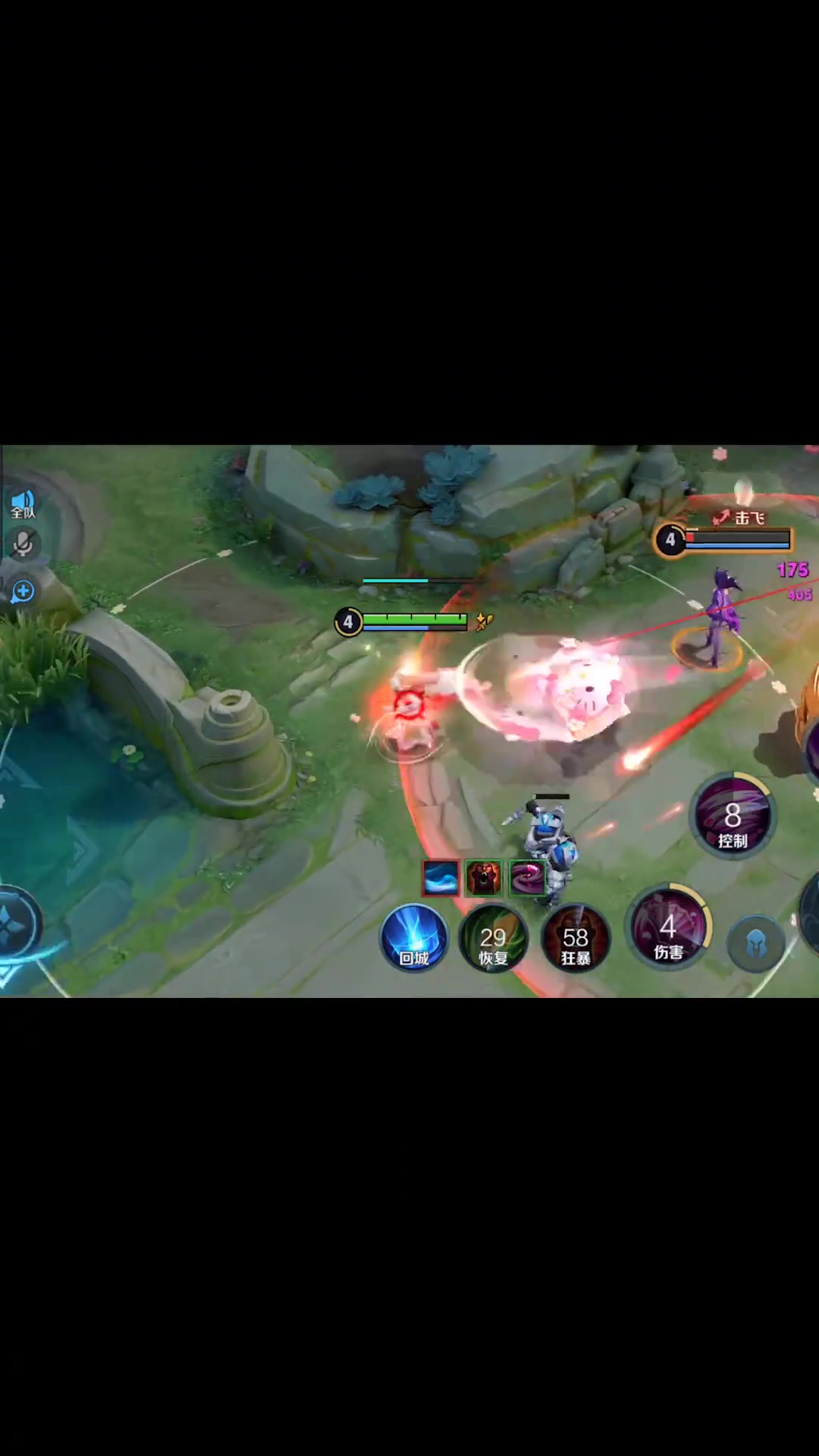The height and width of the screenshot is (1456, 819).
Task: Select the roaring bear skill indicator
Action: click(x=484, y=877)
